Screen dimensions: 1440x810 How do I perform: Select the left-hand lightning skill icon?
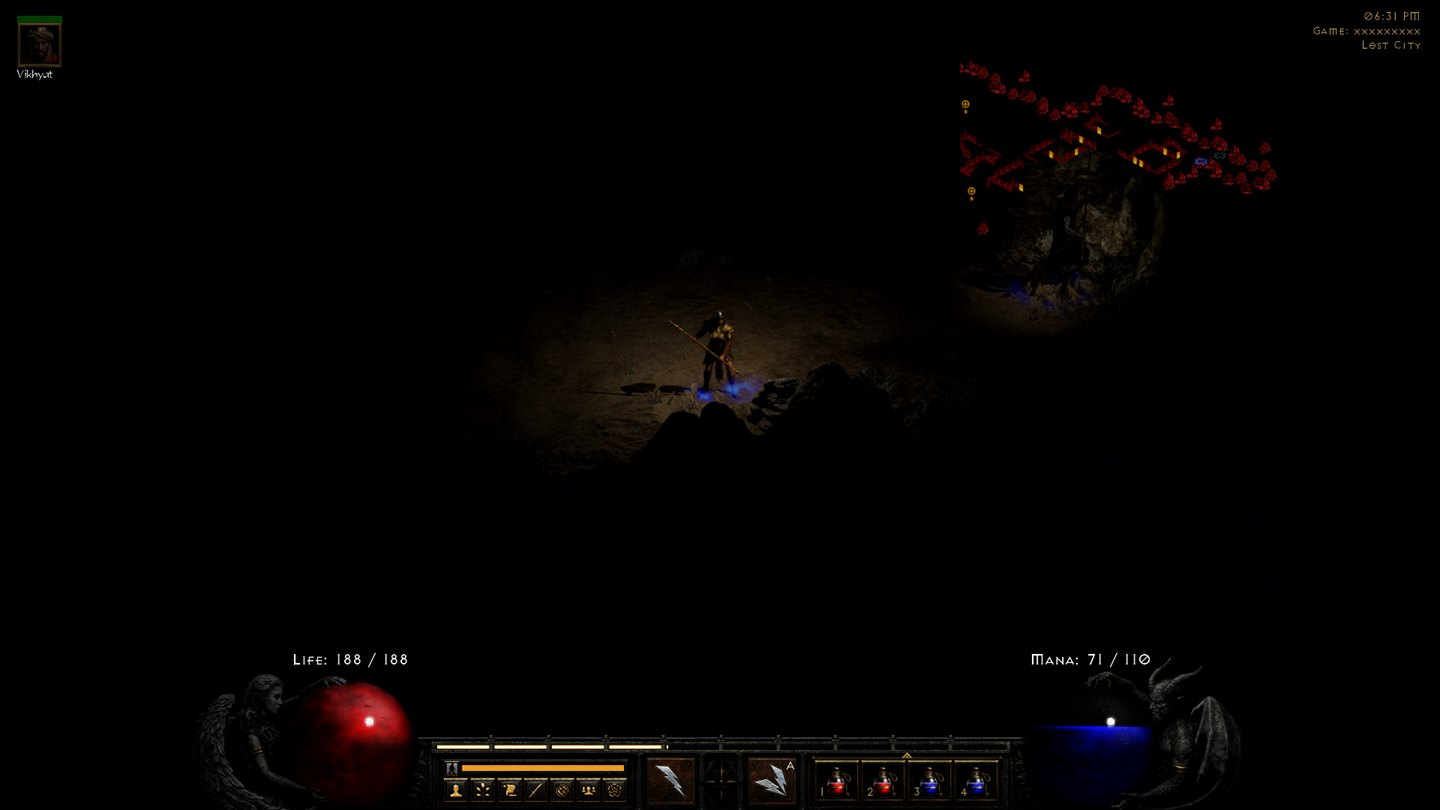(670, 780)
